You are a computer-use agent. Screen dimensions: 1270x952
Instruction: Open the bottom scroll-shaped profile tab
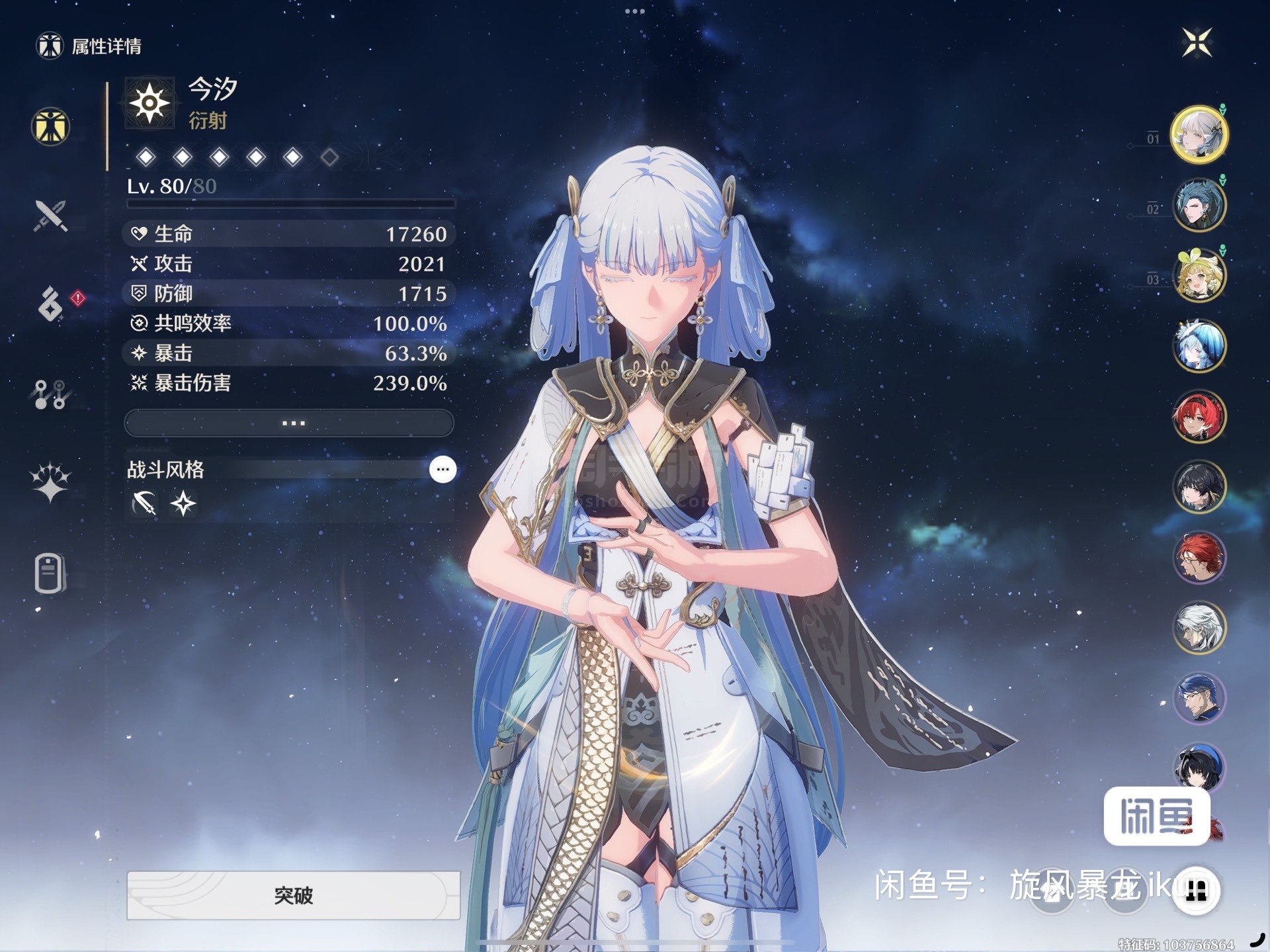pyautogui.click(x=50, y=572)
